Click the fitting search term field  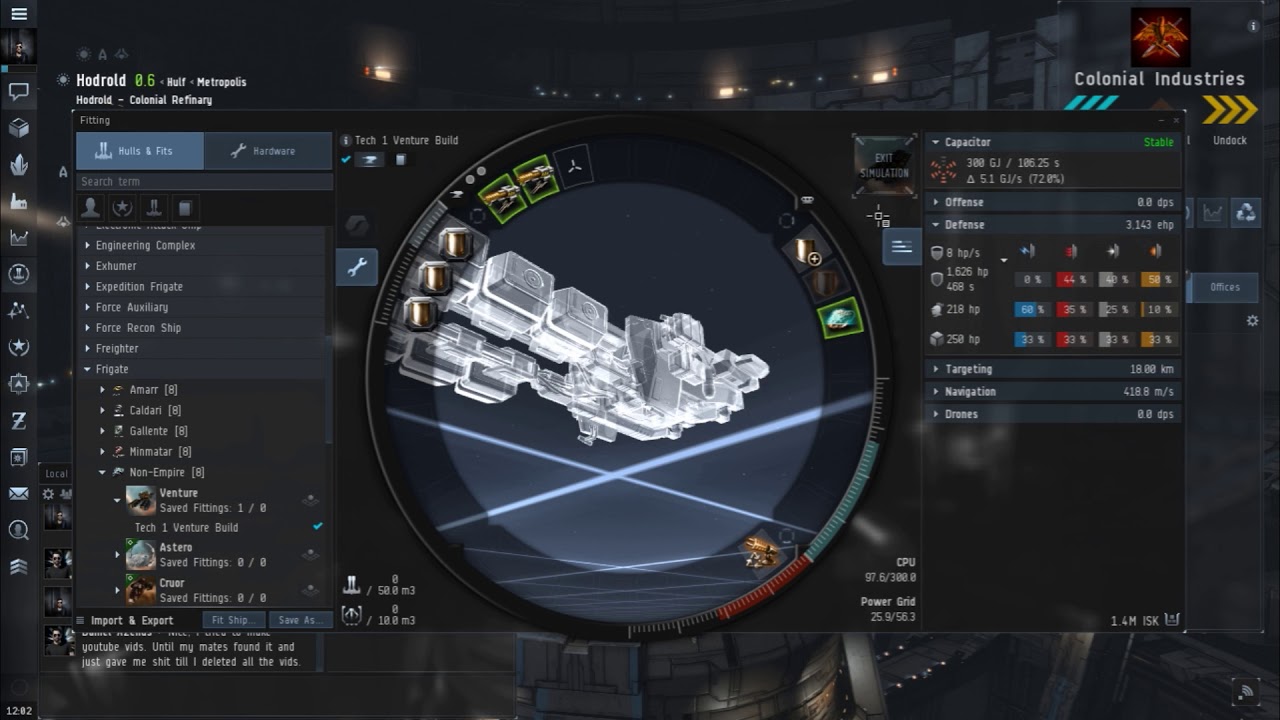pyautogui.click(x=204, y=181)
